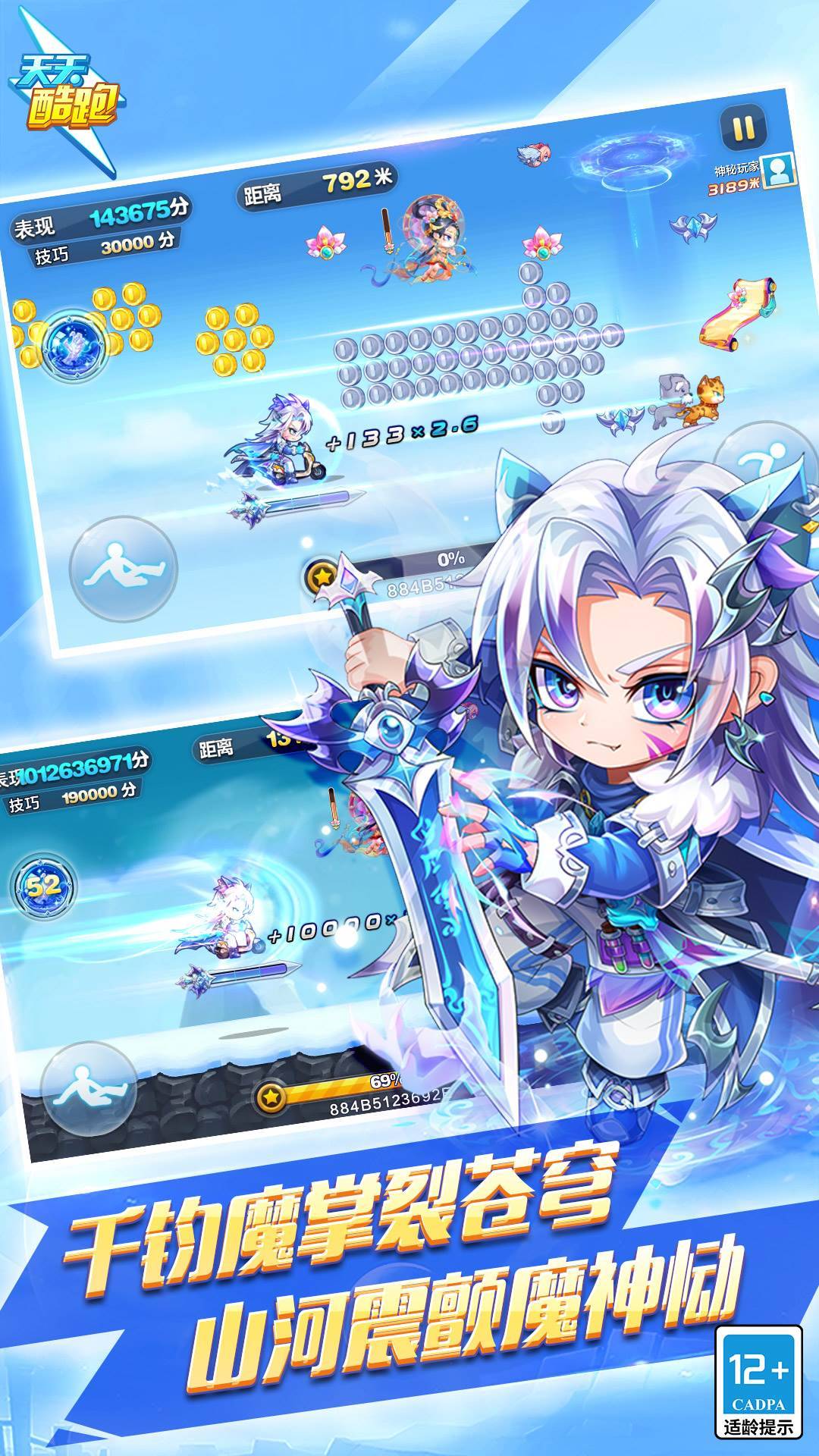The height and width of the screenshot is (1456, 819).
Task: Tap the skill orb showing 52
Action: tap(44, 885)
